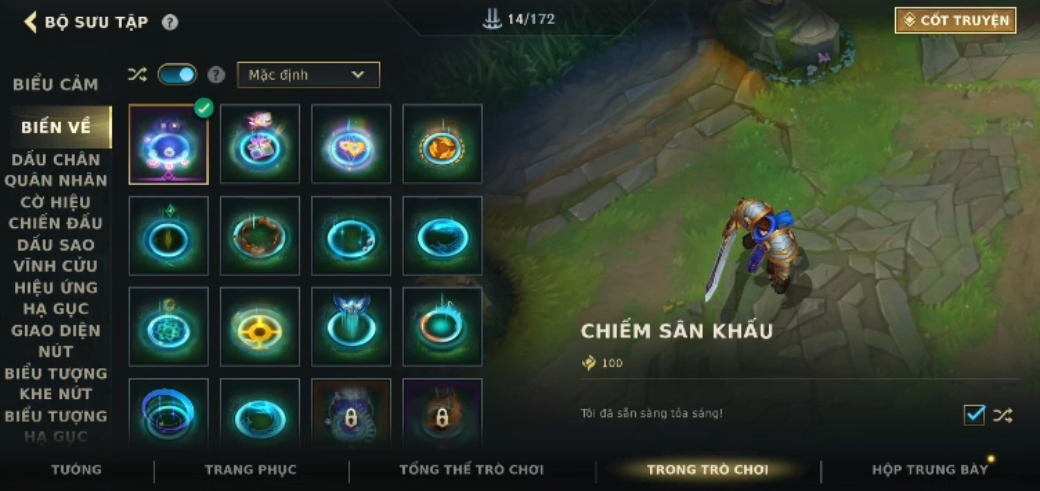The width and height of the screenshot is (1040, 491).
Task: Choose the Cờ Hiệu Chiến Đấu category
Action: click(x=56, y=212)
